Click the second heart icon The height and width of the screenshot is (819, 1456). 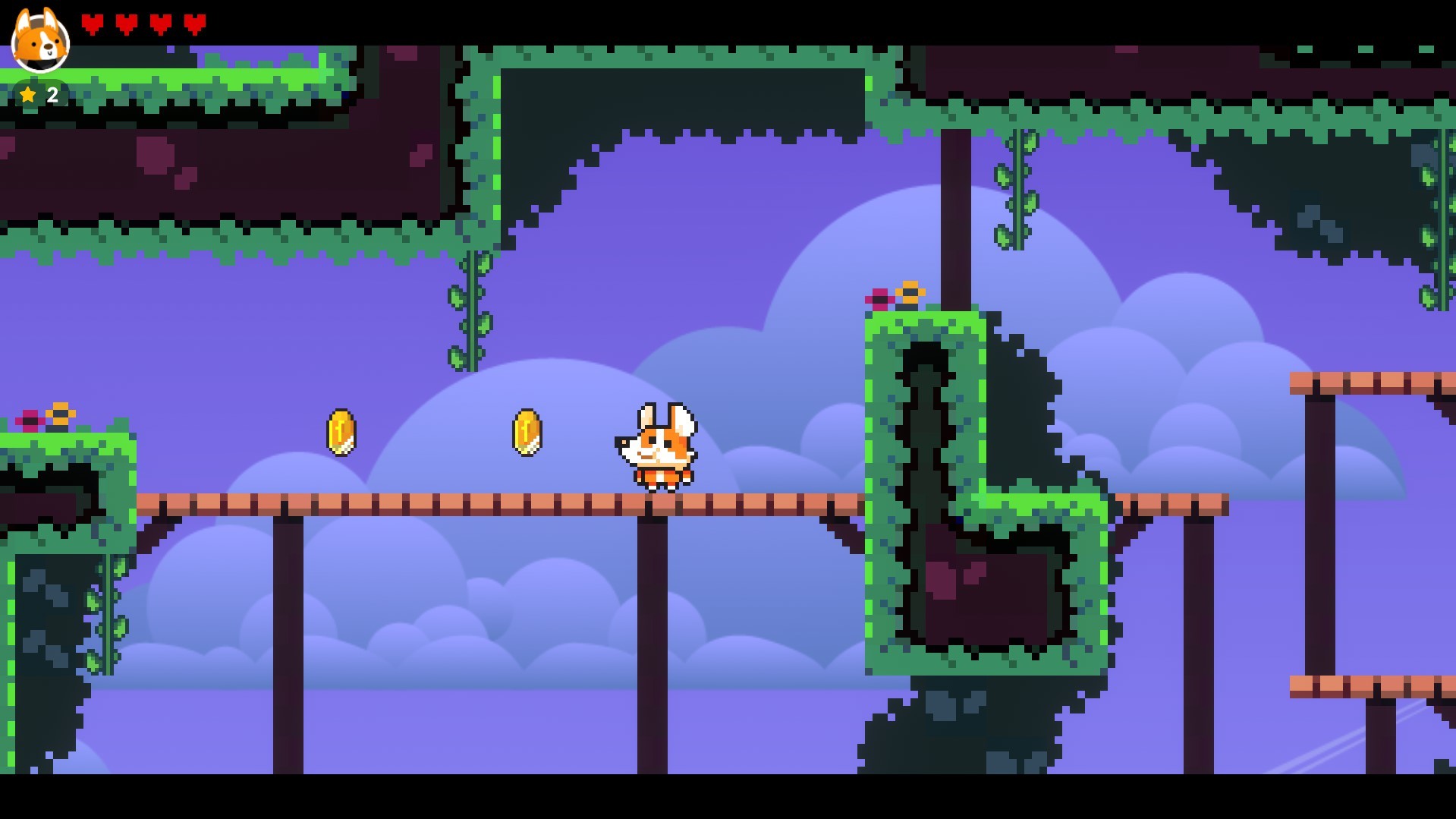(x=127, y=23)
